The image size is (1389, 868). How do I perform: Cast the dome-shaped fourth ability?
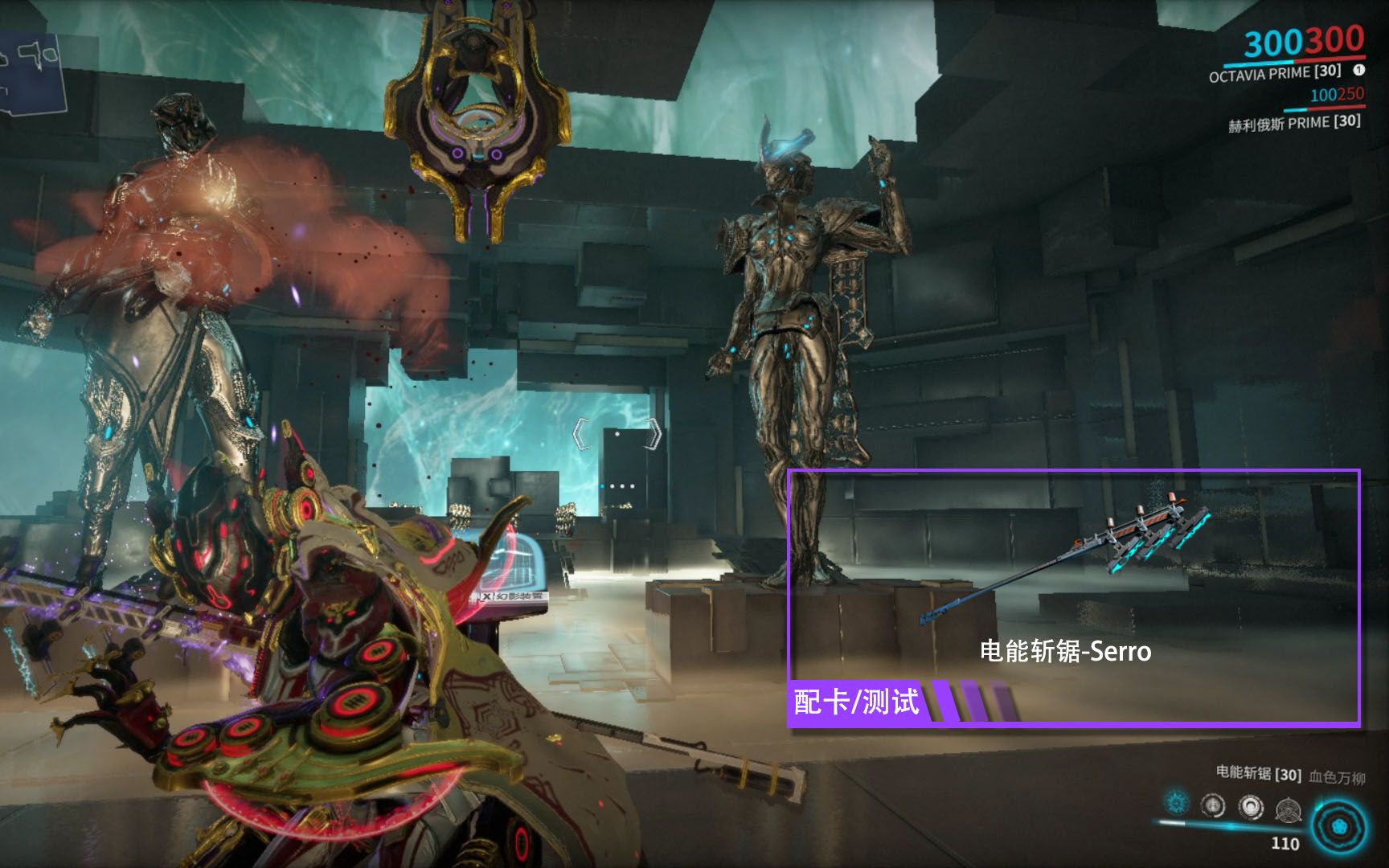point(1289,809)
